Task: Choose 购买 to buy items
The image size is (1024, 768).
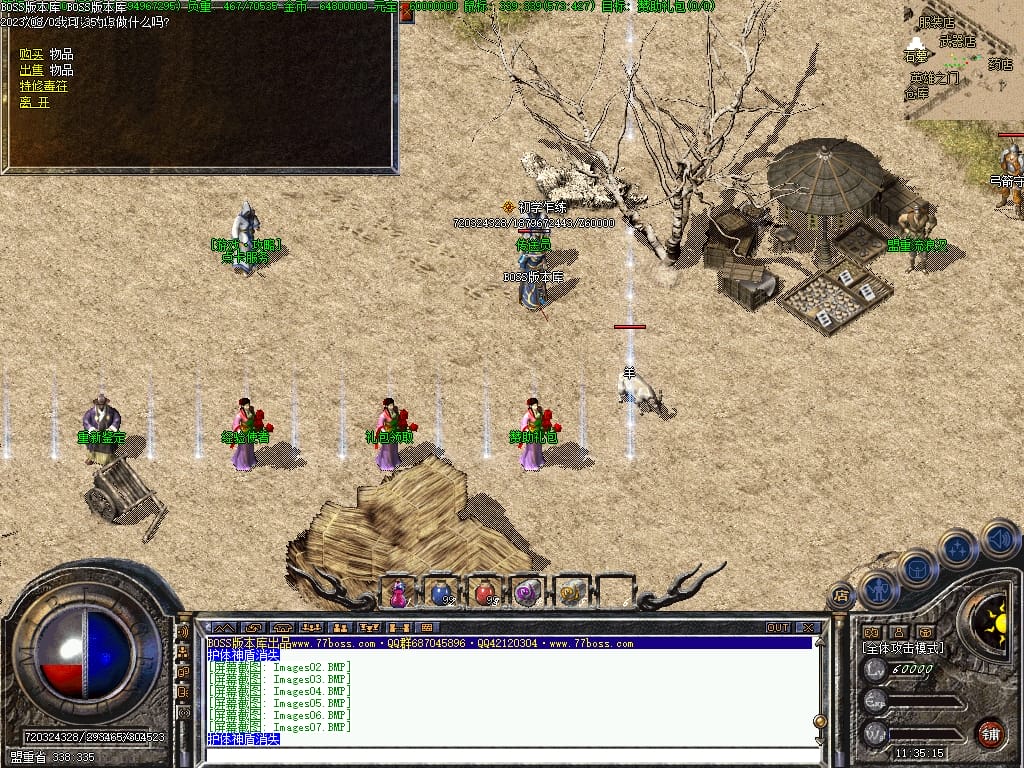Action: point(31,54)
